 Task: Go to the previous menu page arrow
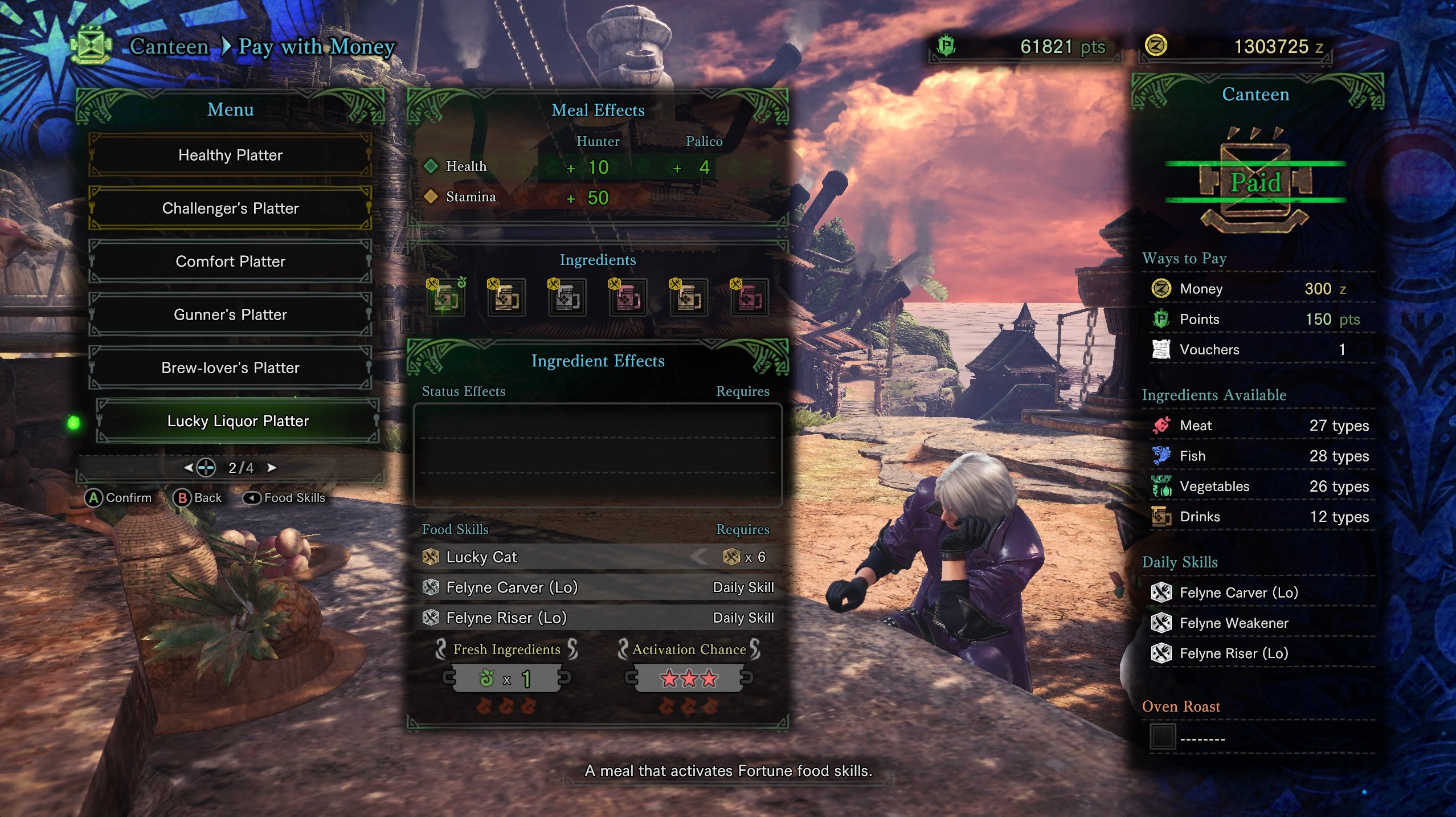pos(189,468)
